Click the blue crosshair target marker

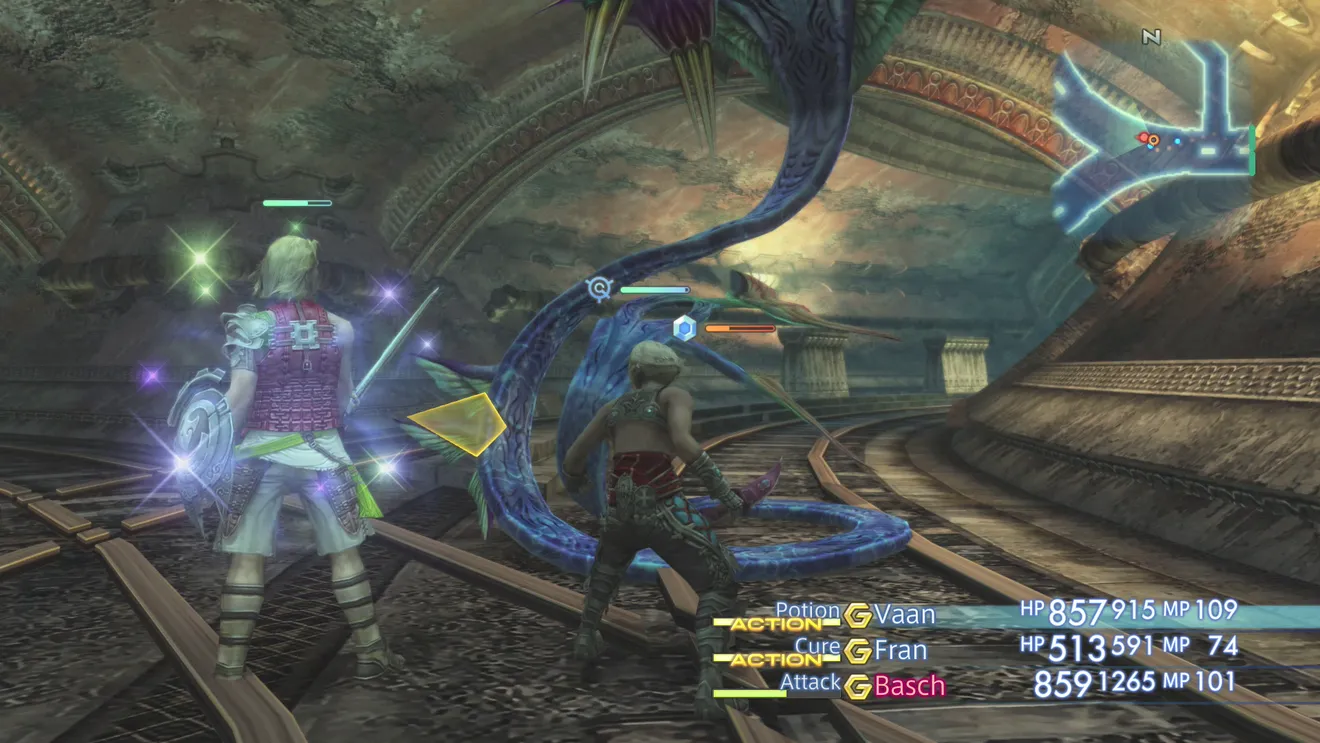pyautogui.click(x=598, y=289)
